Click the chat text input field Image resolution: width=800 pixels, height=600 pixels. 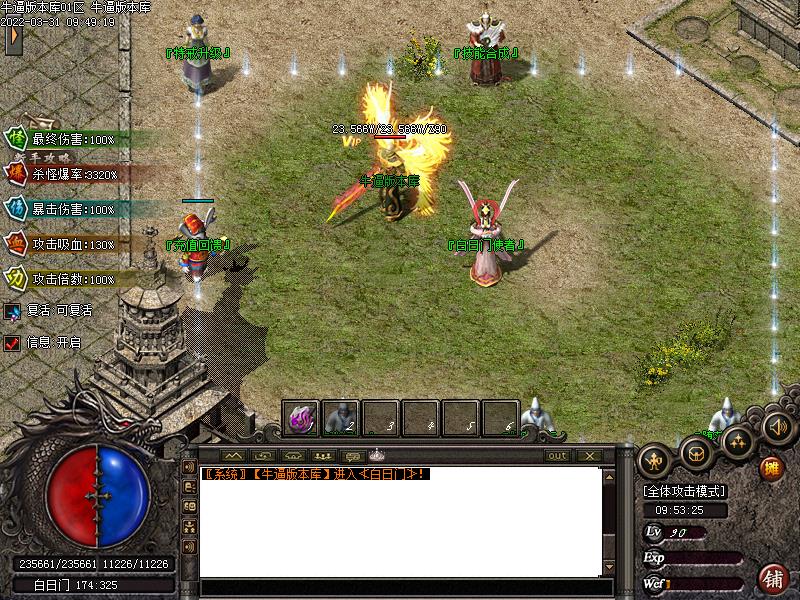400,587
